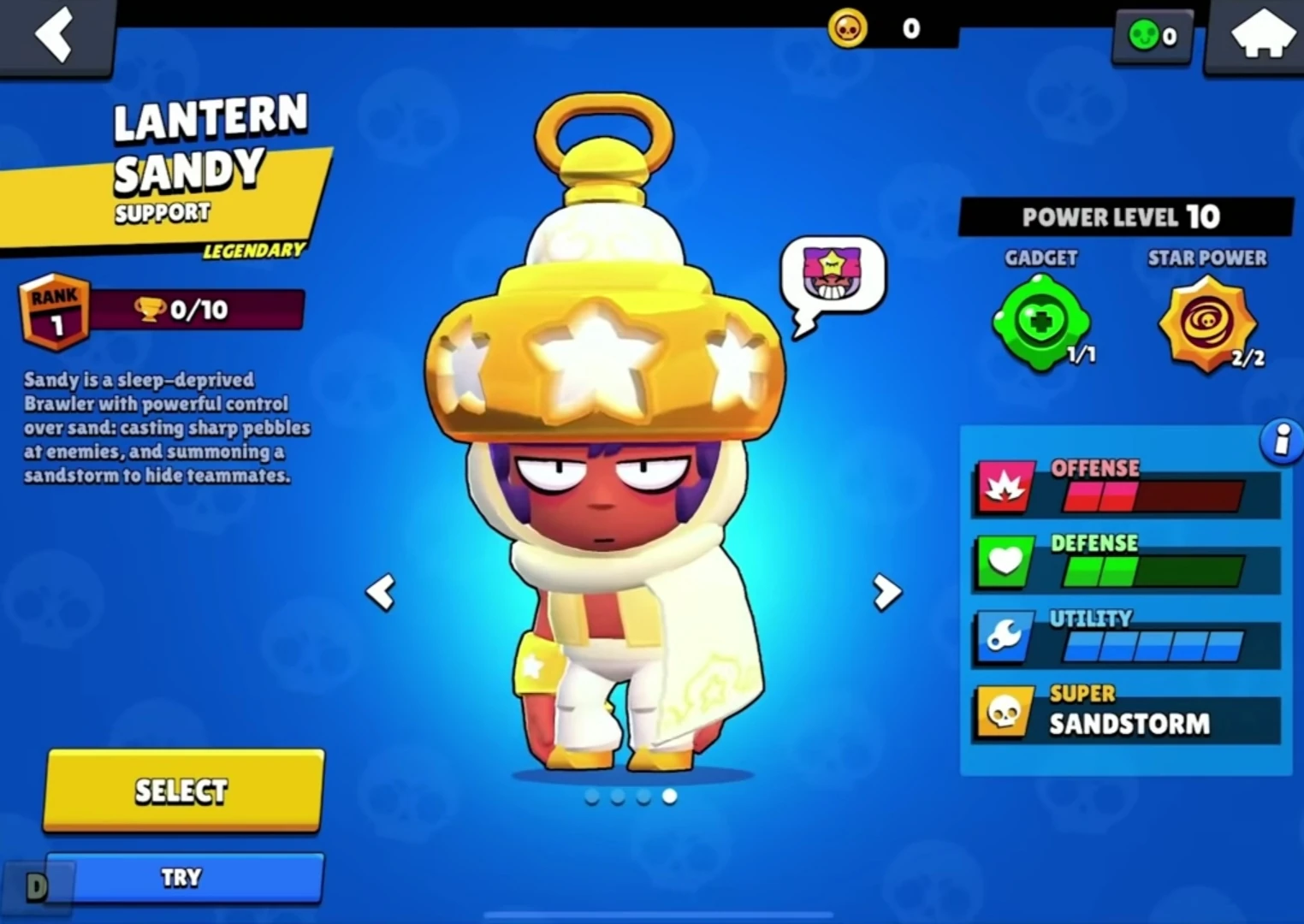Open the stats info bubble icon
Image resolution: width=1304 pixels, height=924 pixels.
[x=1281, y=440]
